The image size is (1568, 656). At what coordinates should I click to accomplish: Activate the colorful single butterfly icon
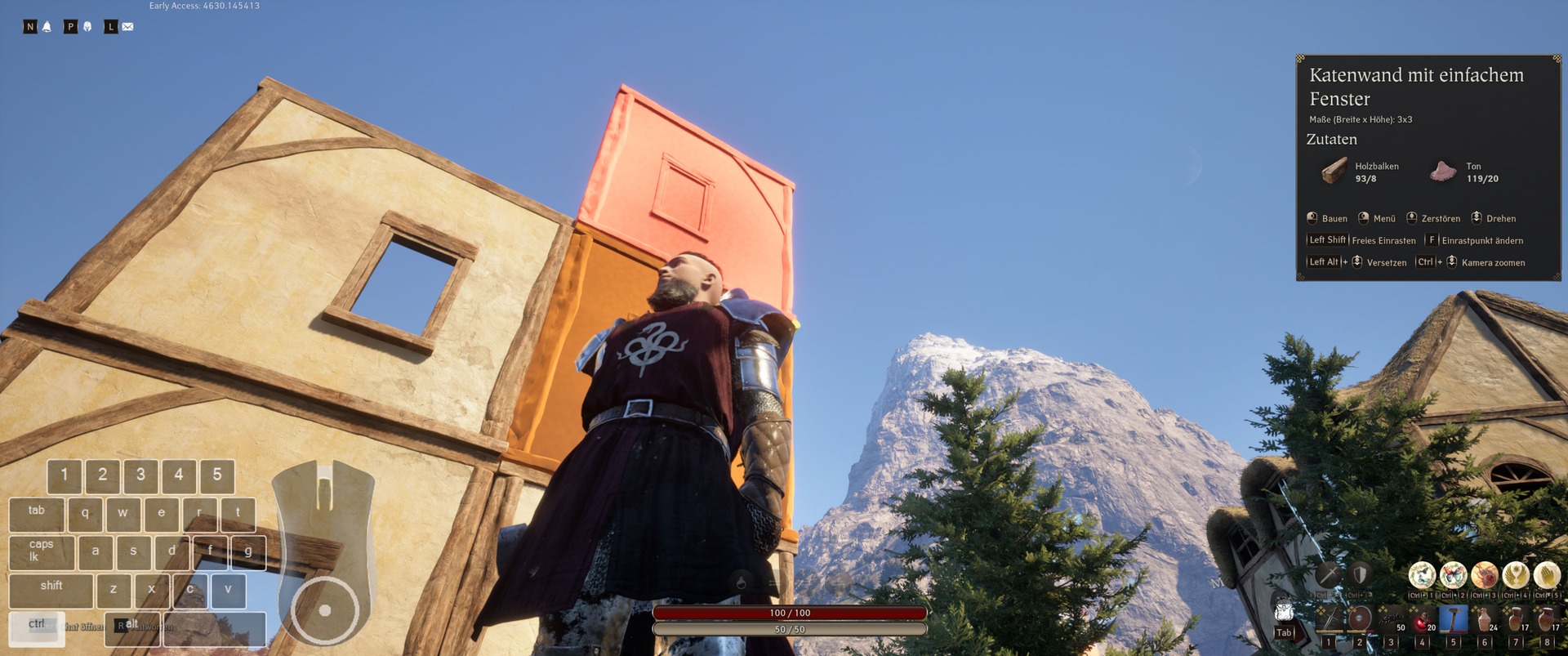pyautogui.click(x=1453, y=575)
